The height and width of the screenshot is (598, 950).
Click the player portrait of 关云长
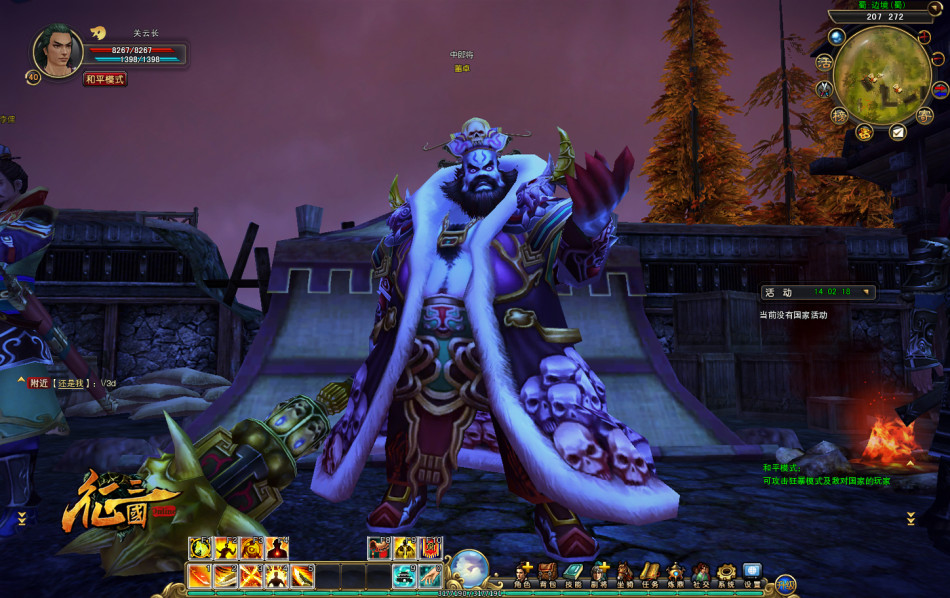(x=58, y=52)
